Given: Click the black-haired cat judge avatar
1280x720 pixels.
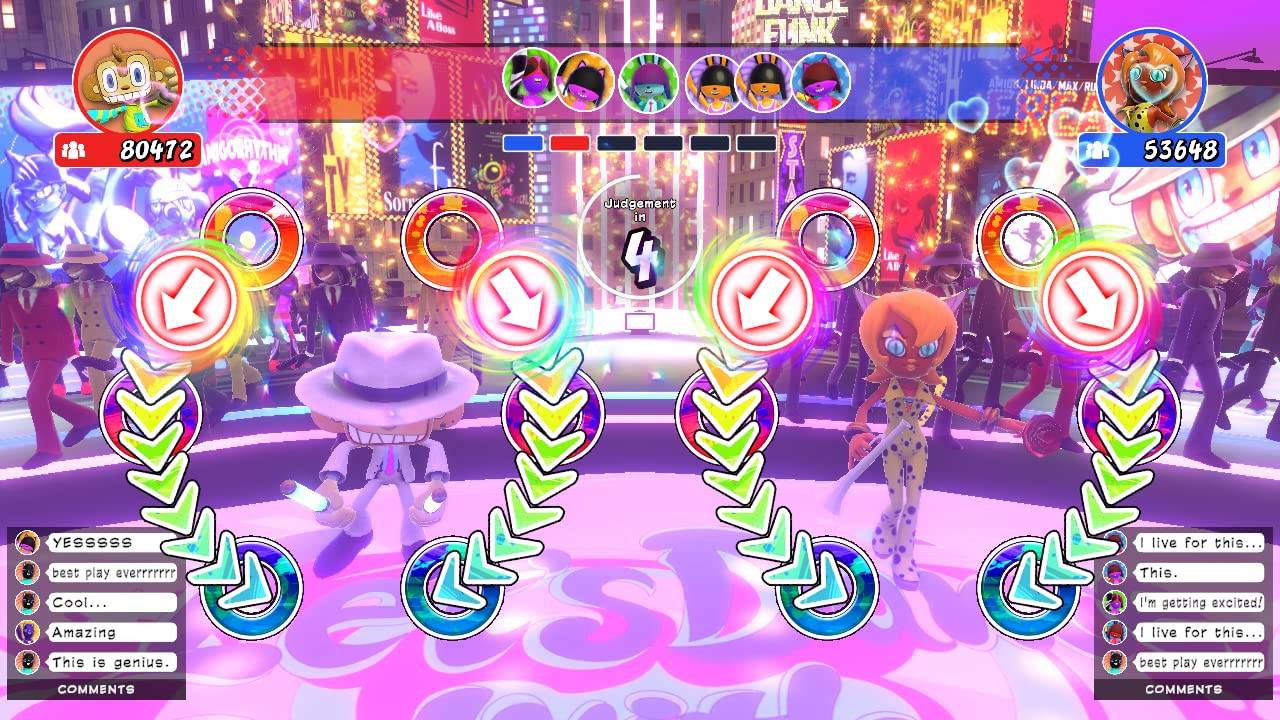Looking at the screenshot, I should coord(584,80).
